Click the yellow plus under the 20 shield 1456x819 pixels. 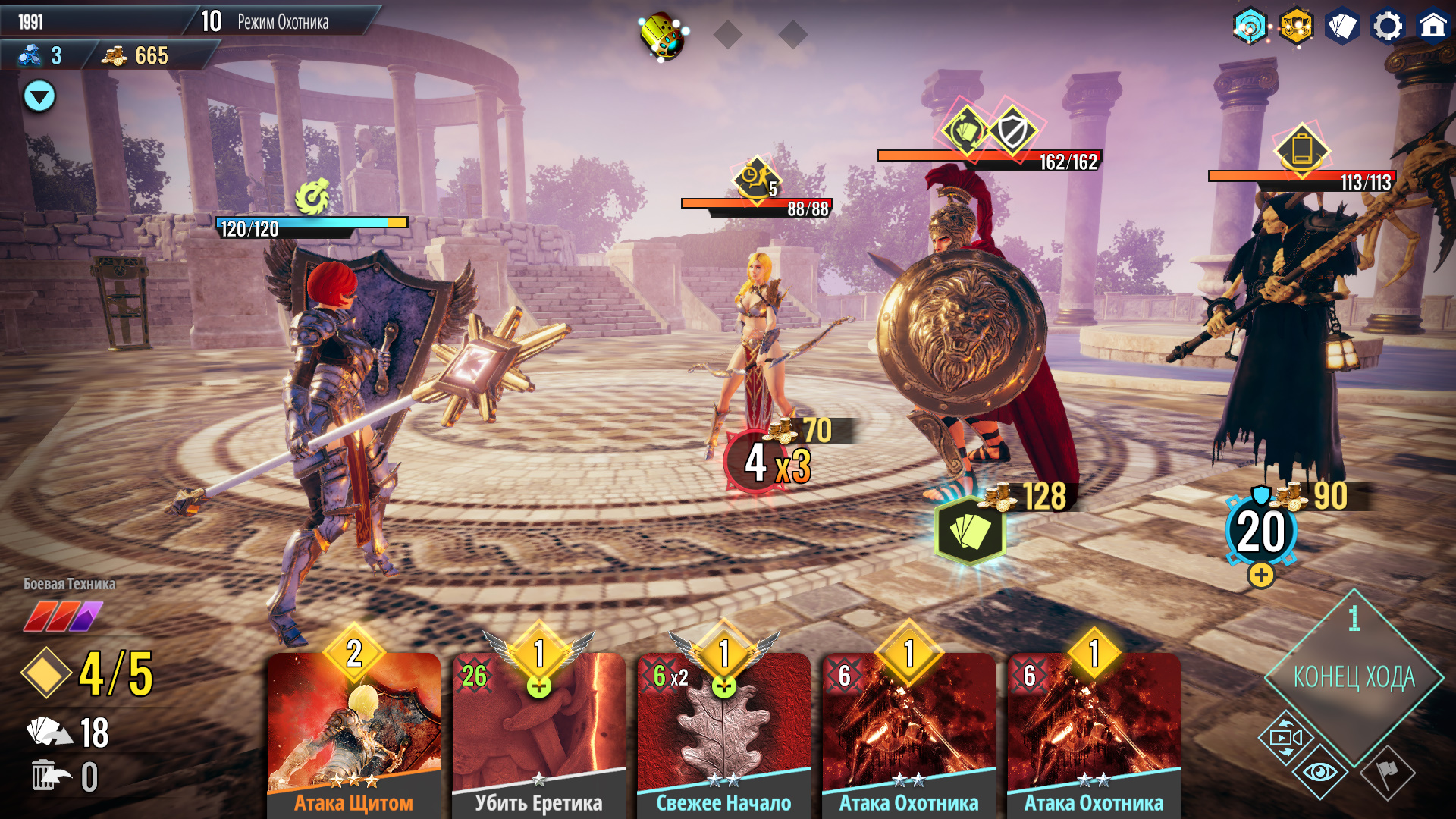[x=1261, y=576]
